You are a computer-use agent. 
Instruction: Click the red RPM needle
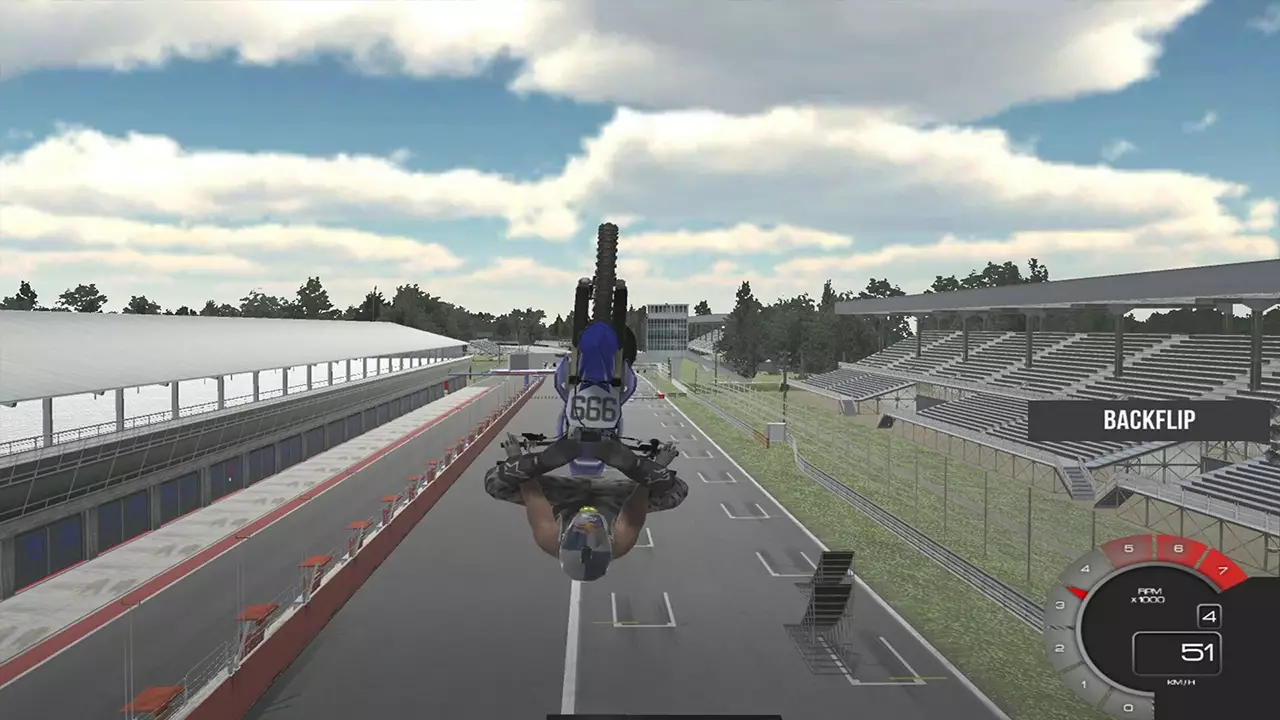click(x=1076, y=592)
